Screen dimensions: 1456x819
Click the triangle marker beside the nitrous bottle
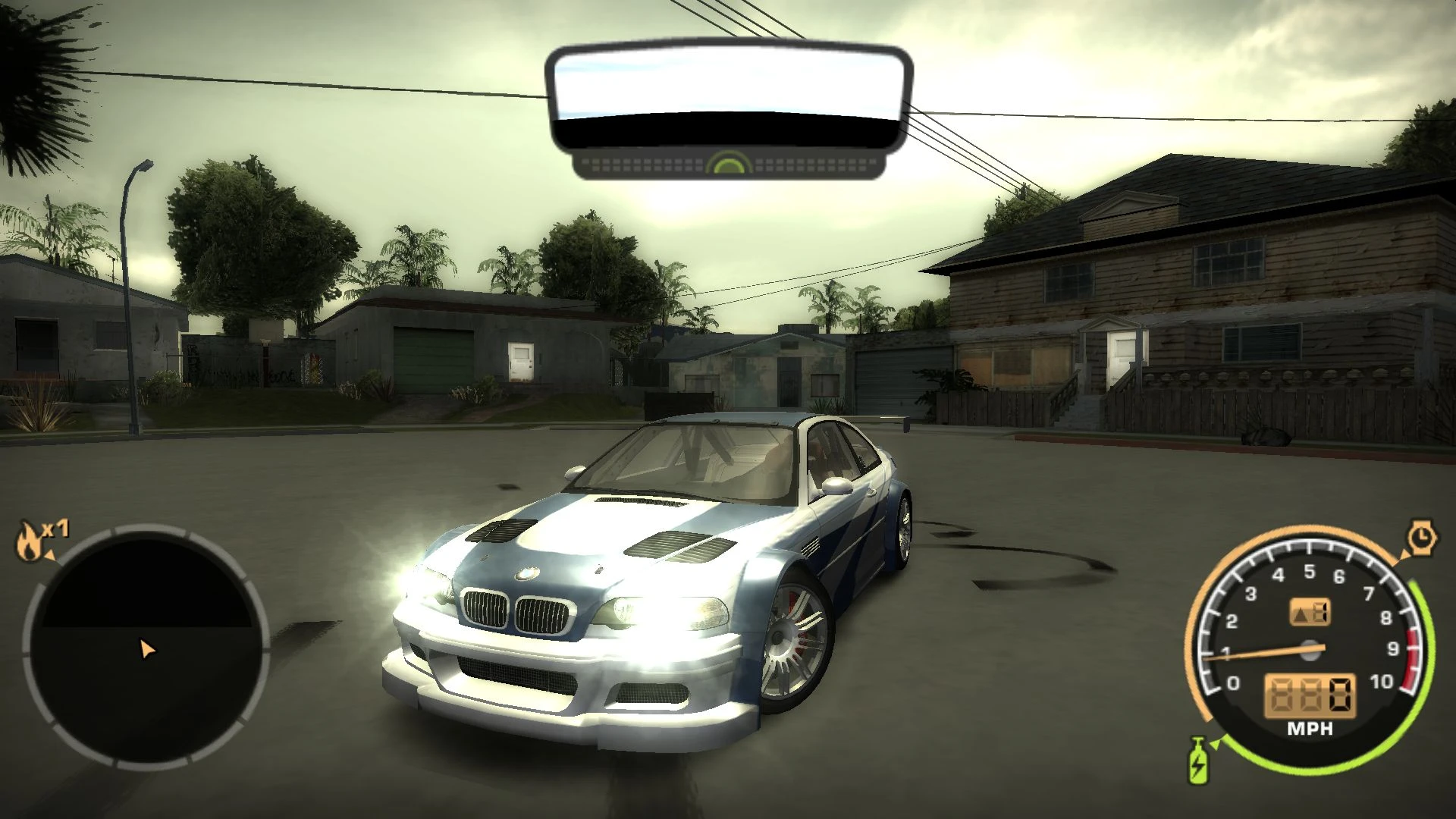click(1215, 743)
